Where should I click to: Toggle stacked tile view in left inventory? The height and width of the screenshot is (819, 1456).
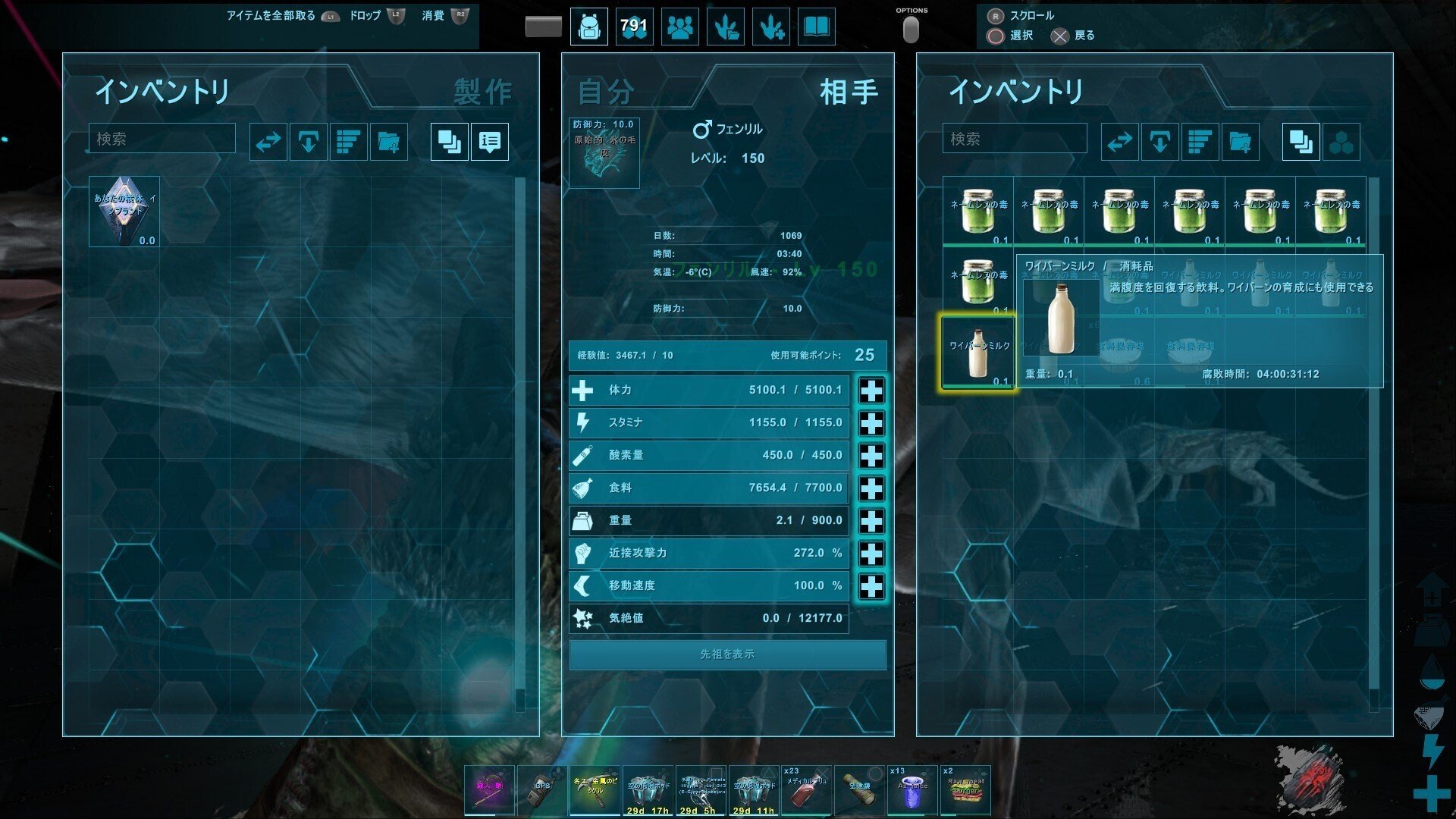tap(448, 141)
